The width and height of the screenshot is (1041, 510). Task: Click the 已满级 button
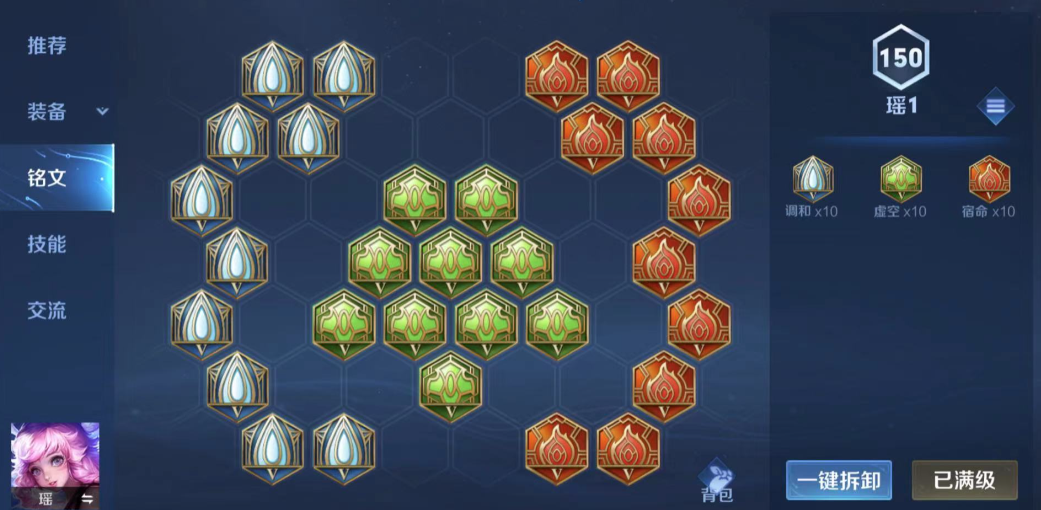click(964, 480)
